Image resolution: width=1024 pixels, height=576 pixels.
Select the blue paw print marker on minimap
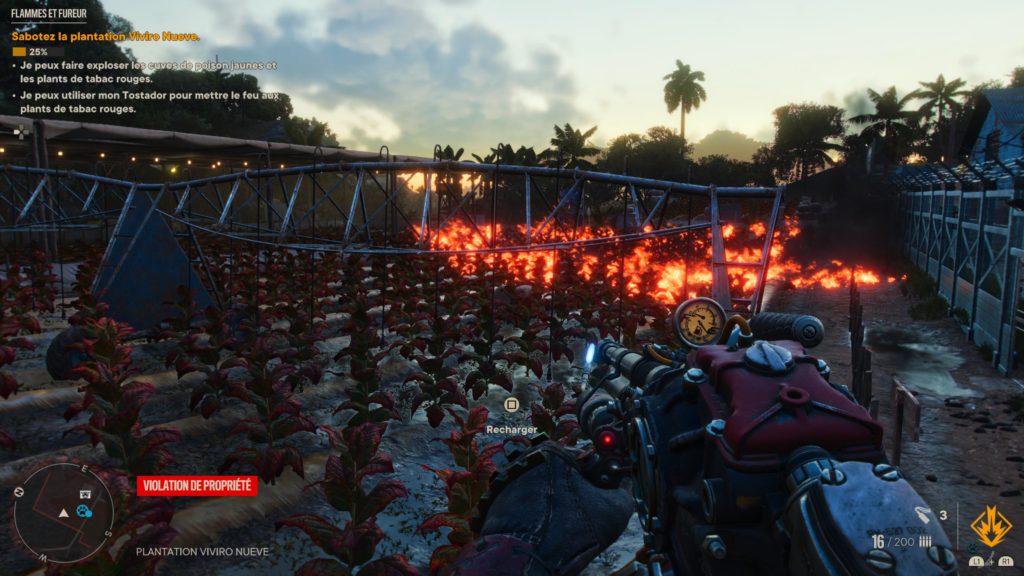pos(84,511)
